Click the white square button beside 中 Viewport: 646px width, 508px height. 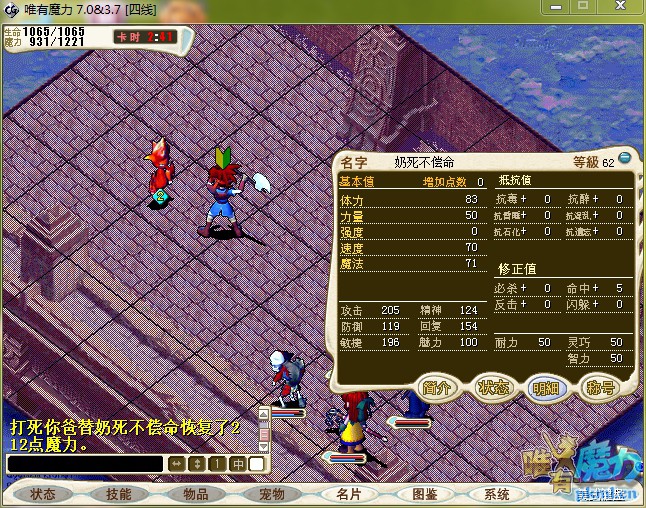(x=257, y=464)
